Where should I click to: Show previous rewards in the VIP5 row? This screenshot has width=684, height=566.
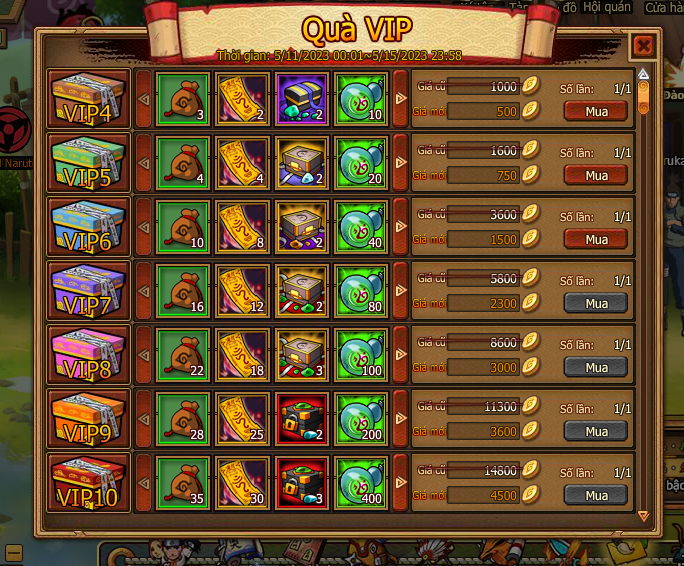143,162
